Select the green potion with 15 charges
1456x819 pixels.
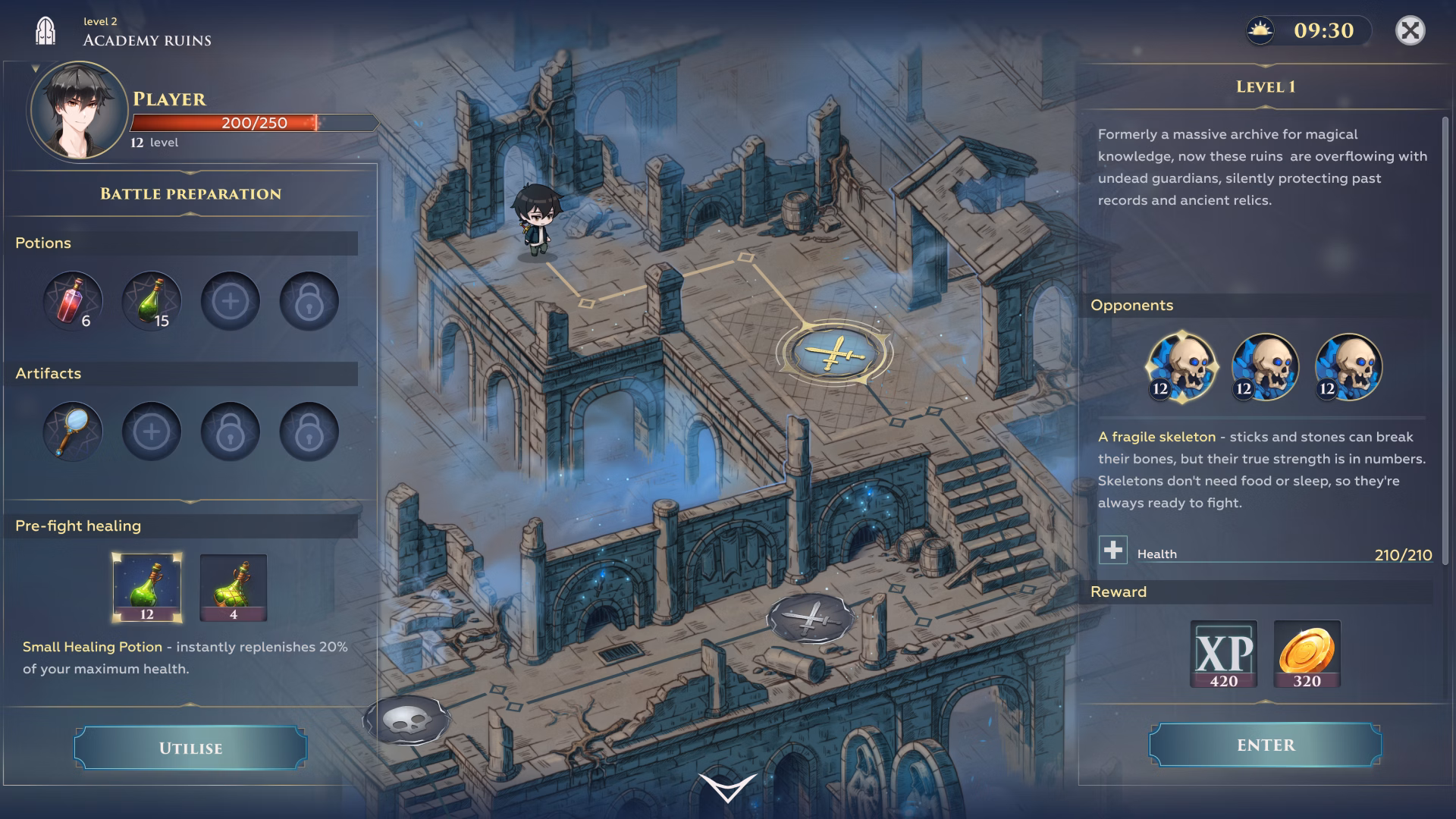152,301
